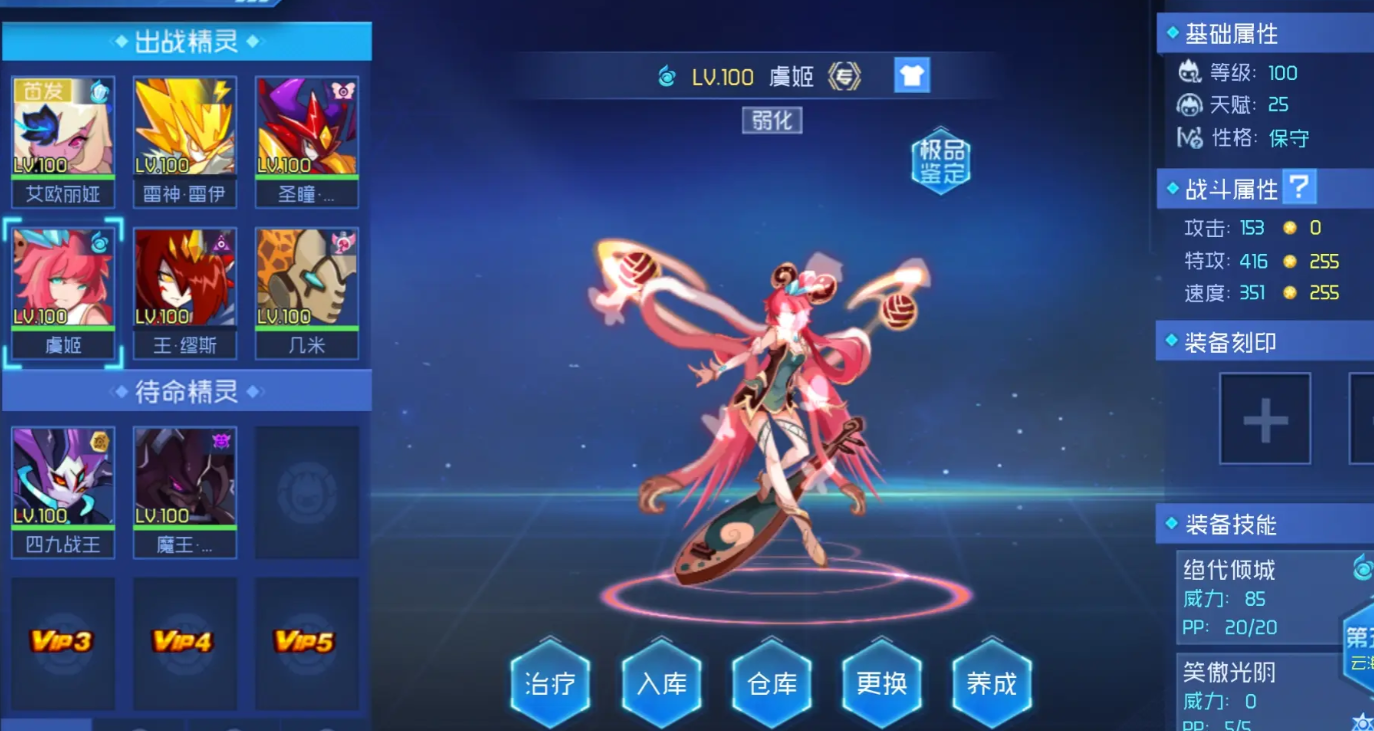This screenshot has height=731, width=1374.
Task: Add an engraving in the plus slot
Action: [x=1264, y=419]
